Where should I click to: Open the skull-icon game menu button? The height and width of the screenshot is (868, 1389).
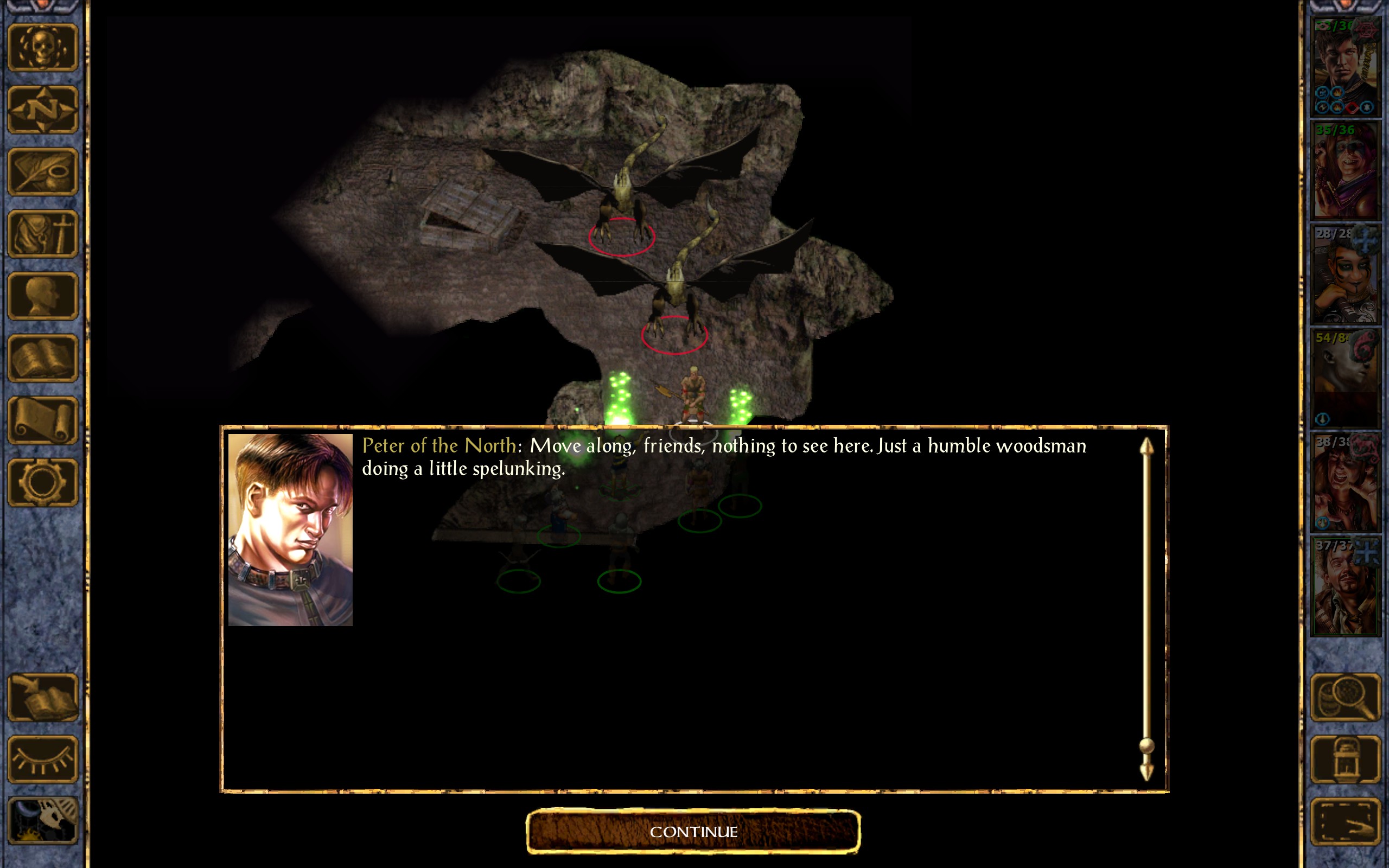pos(42,48)
